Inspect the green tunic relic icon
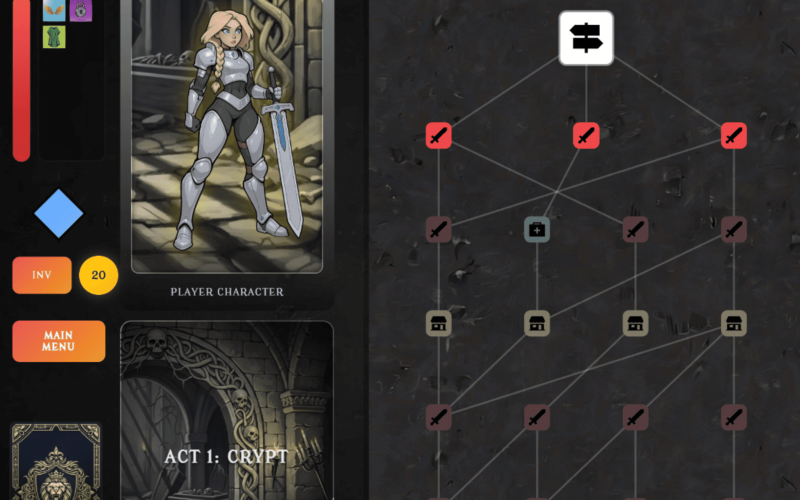Image resolution: width=800 pixels, height=500 pixels. point(54,37)
